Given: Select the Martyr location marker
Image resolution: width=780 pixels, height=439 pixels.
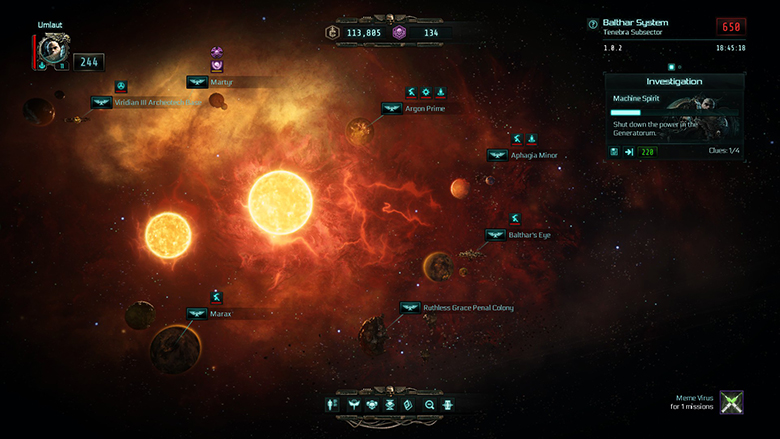Looking at the screenshot, I should 197,82.
